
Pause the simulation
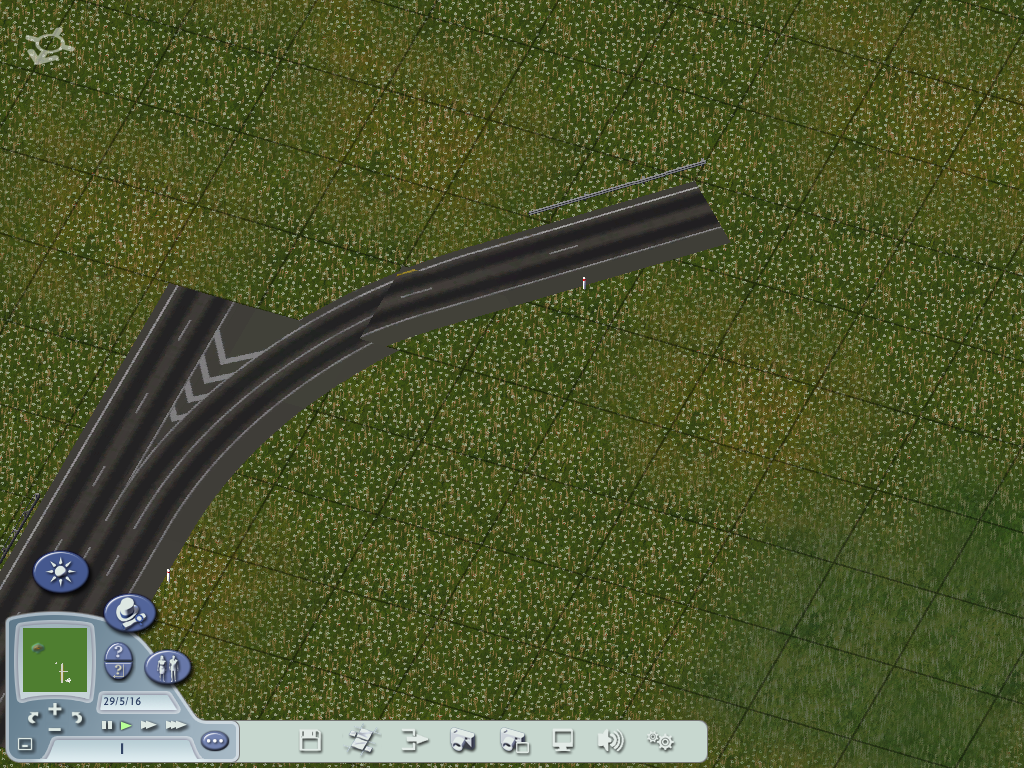click(107, 725)
